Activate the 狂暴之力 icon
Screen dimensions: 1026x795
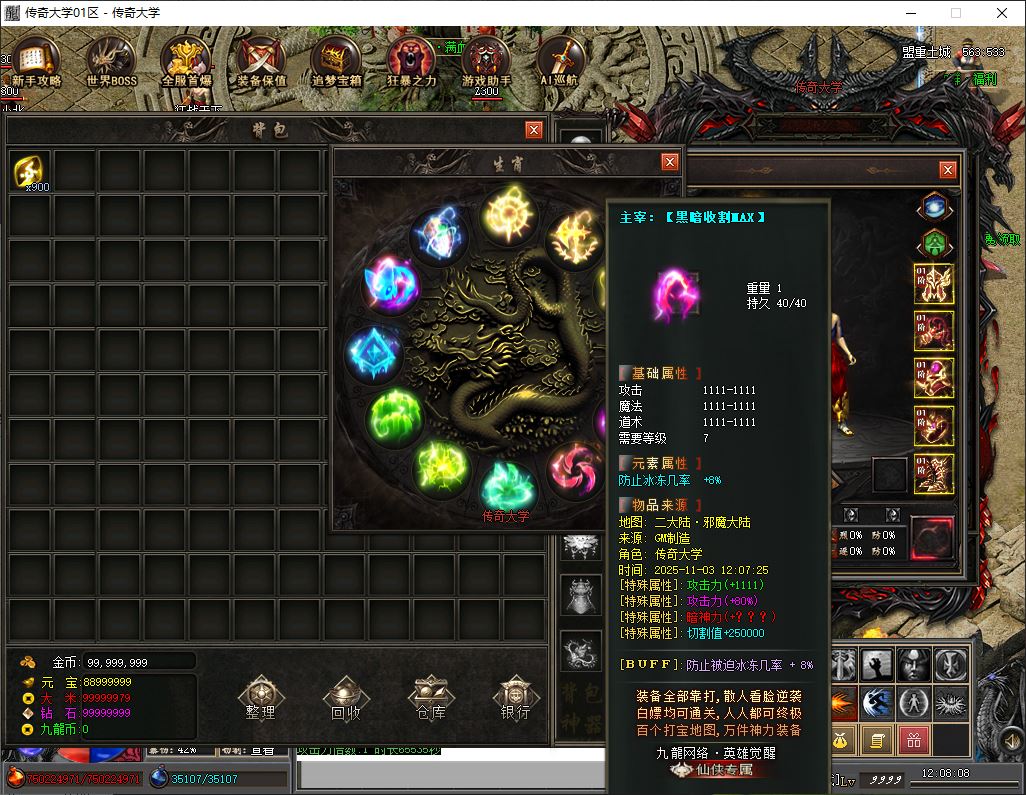(411, 62)
